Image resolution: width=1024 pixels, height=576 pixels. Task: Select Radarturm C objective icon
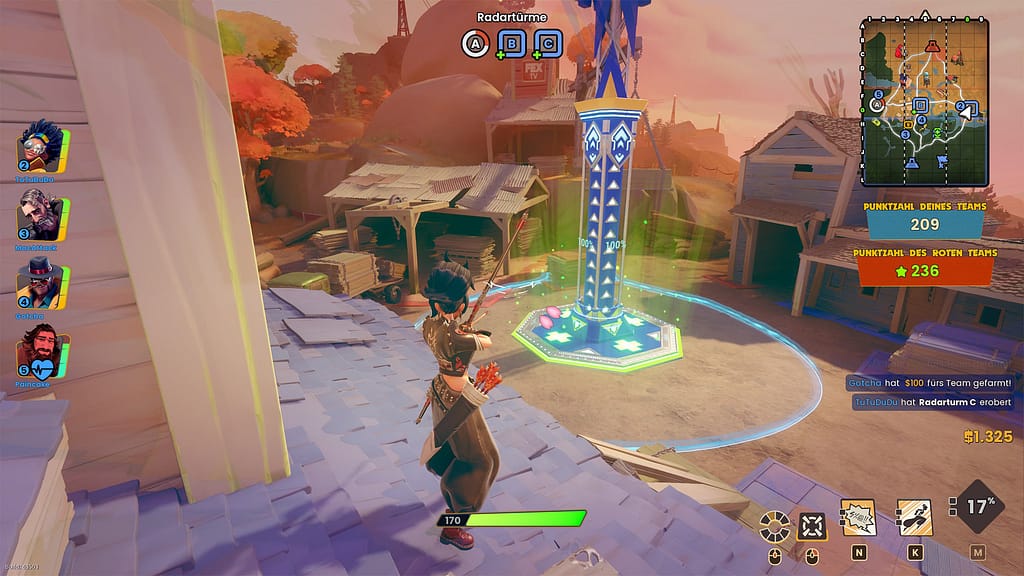547,43
